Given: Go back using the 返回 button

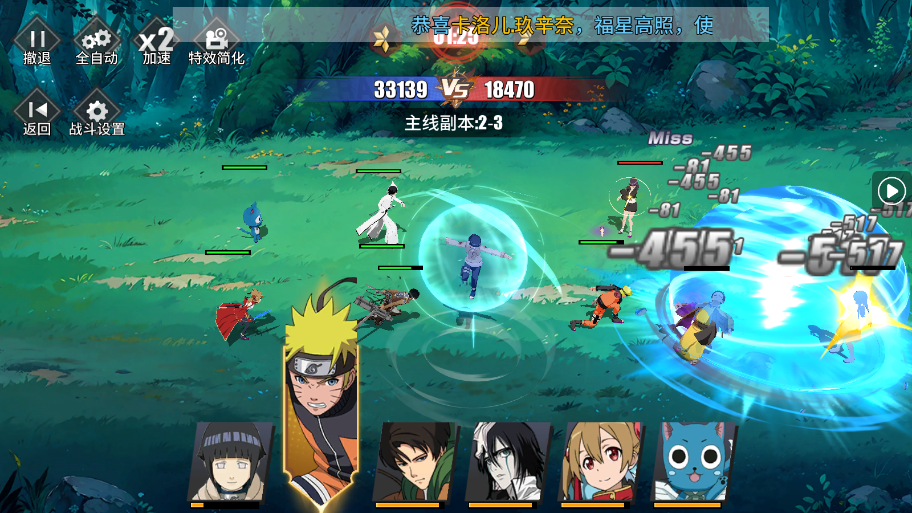Looking at the screenshot, I should pos(37,113).
